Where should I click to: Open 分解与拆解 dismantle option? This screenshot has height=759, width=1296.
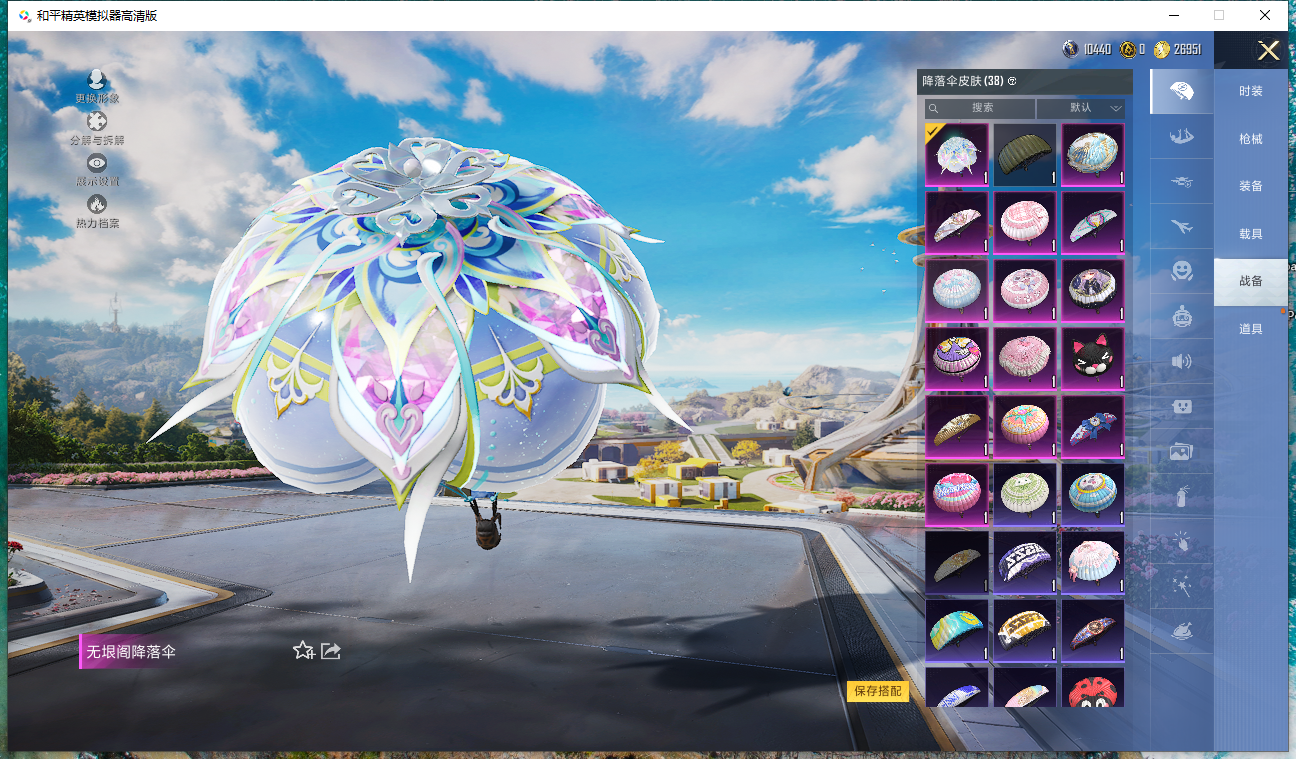(97, 128)
